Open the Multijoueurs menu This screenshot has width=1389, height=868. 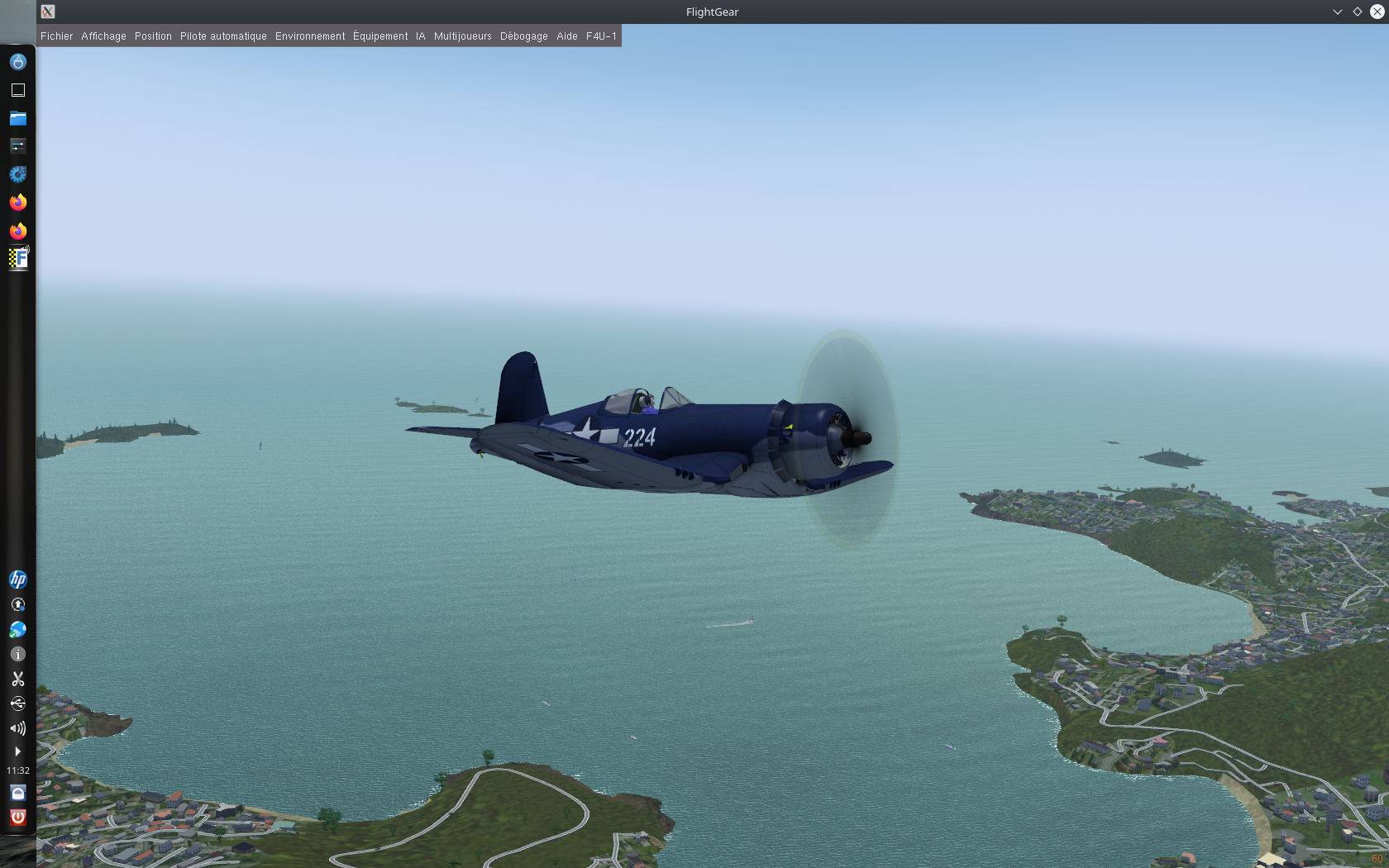(x=462, y=36)
